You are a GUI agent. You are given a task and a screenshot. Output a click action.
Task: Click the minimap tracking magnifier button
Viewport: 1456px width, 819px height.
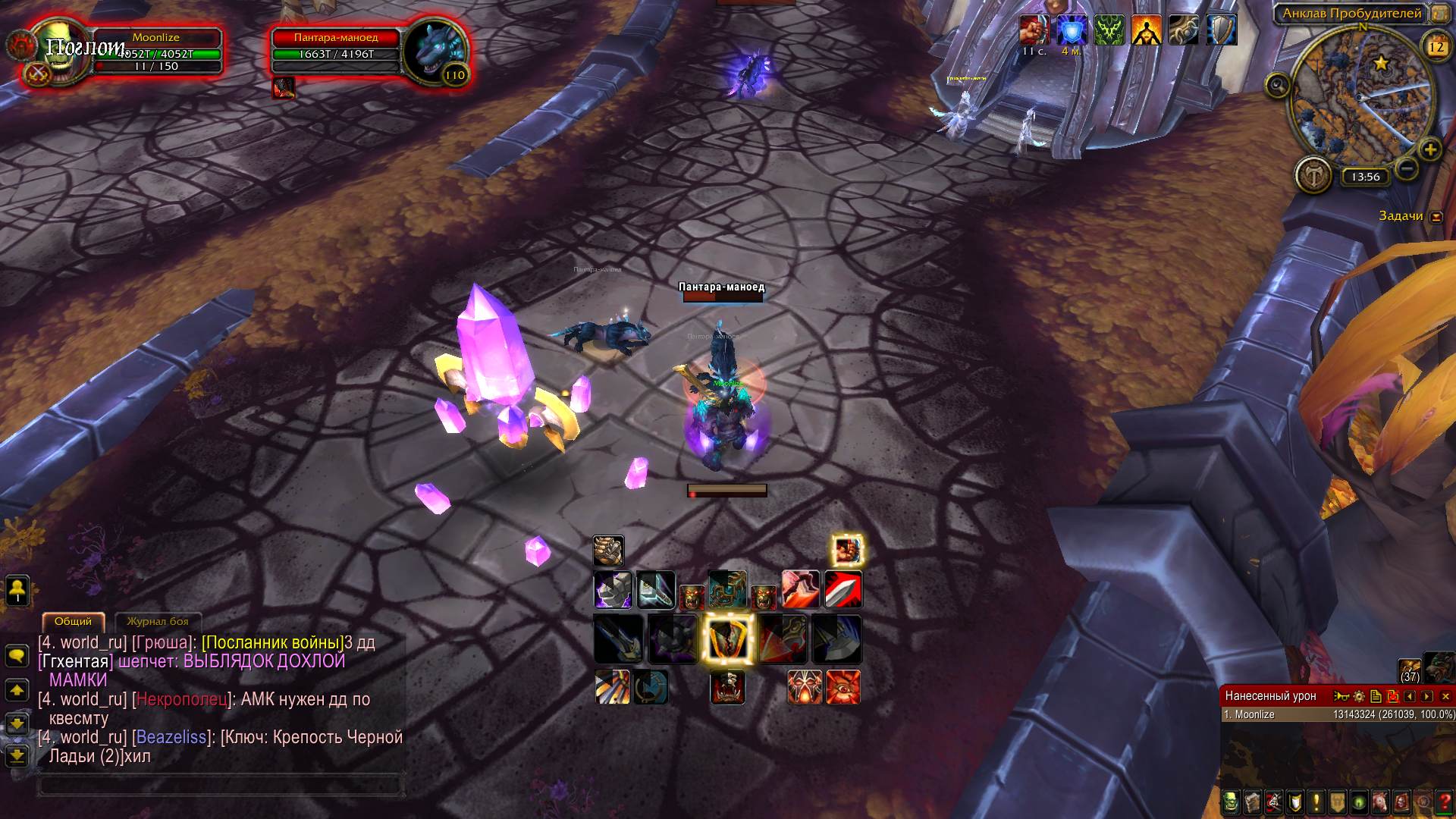pyautogui.click(x=1278, y=85)
